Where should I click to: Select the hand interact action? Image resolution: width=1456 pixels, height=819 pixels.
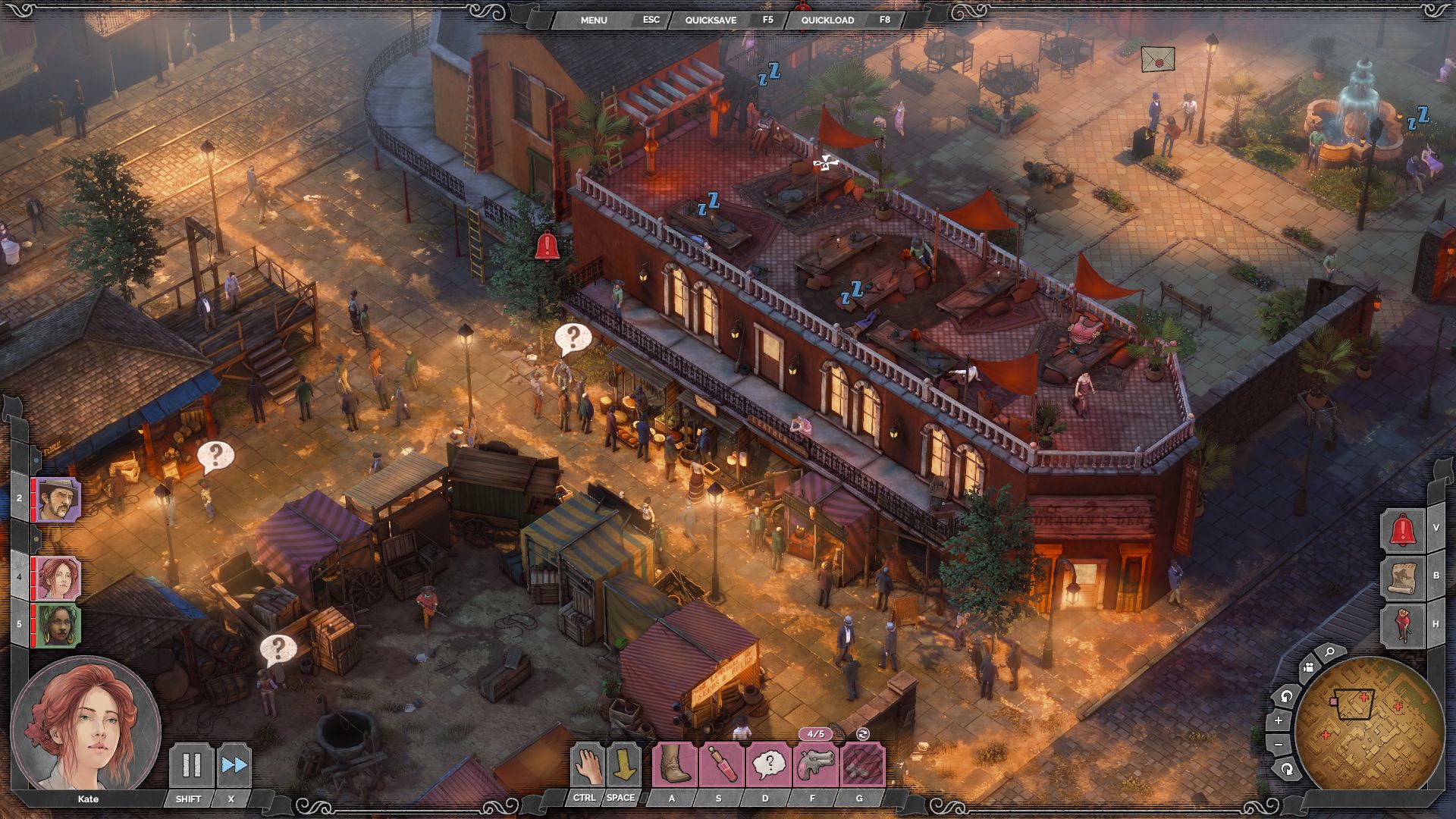587,764
